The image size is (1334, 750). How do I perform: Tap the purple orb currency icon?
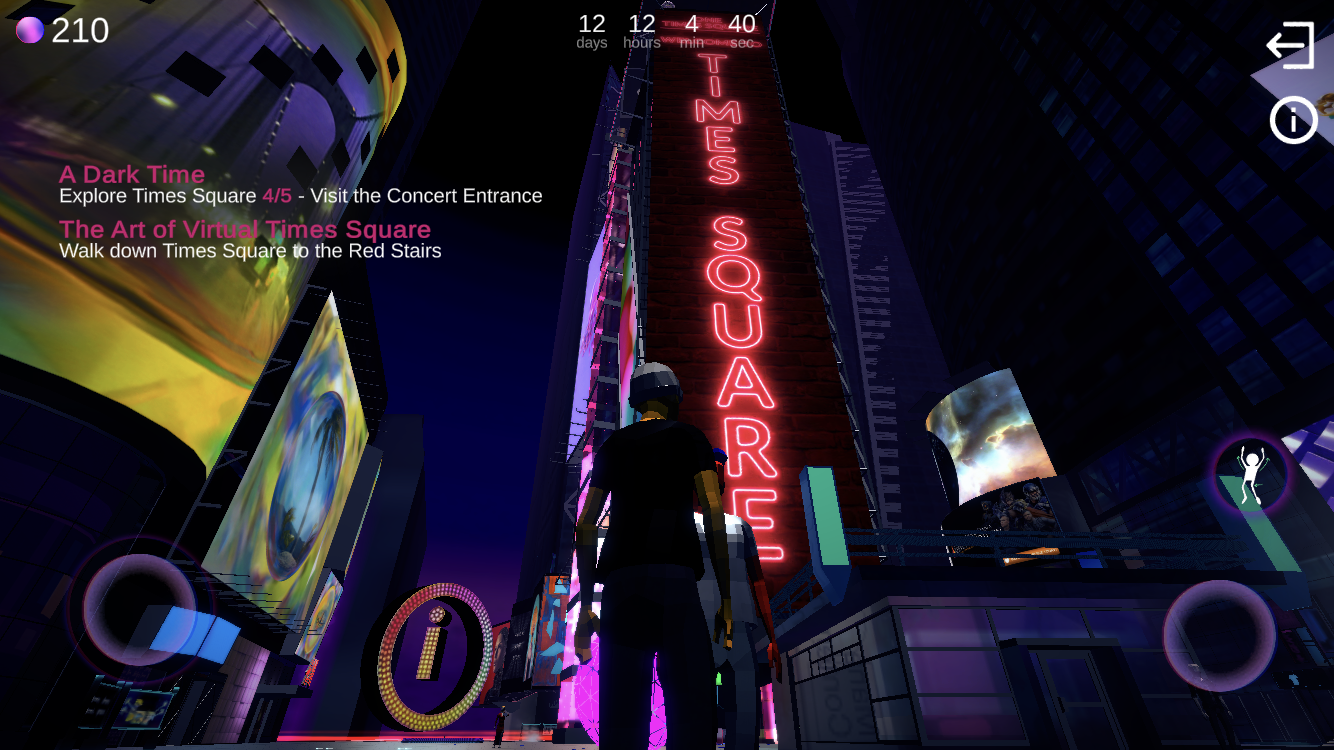(30, 31)
